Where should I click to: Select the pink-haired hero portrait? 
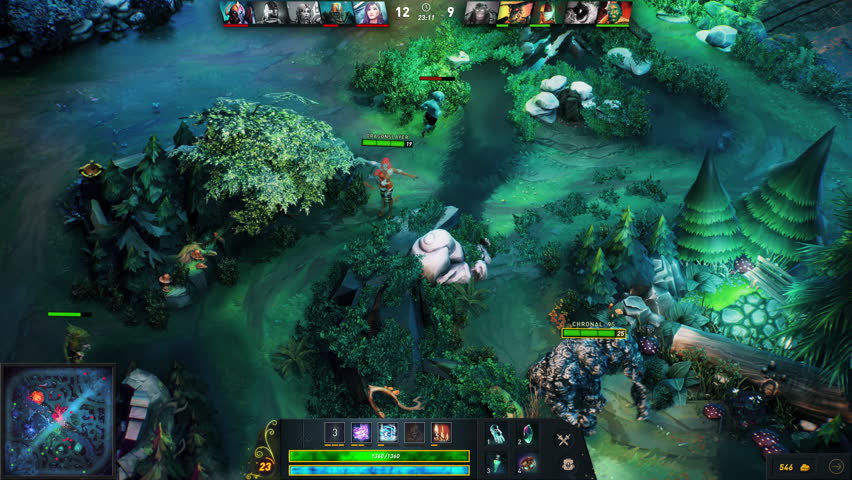pyautogui.click(x=371, y=12)
